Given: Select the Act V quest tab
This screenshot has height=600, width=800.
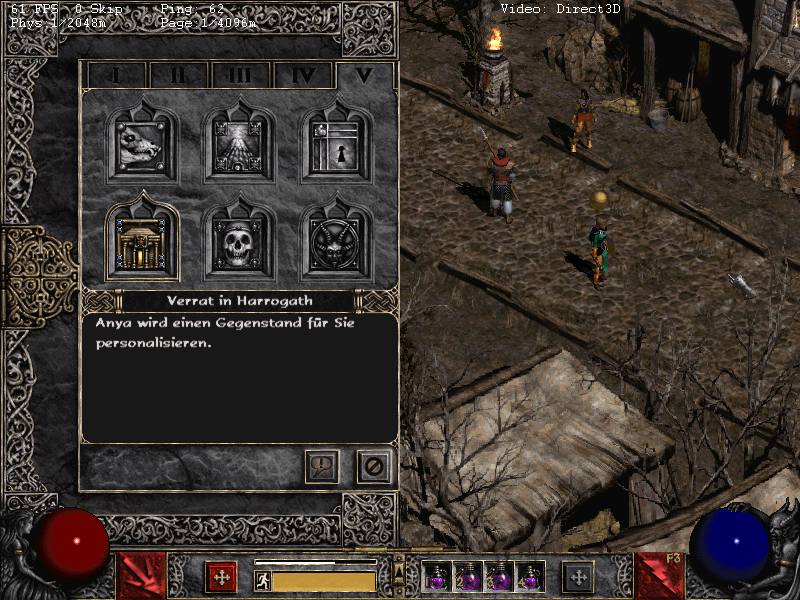Looking at the screenshot, I should 365,75.
